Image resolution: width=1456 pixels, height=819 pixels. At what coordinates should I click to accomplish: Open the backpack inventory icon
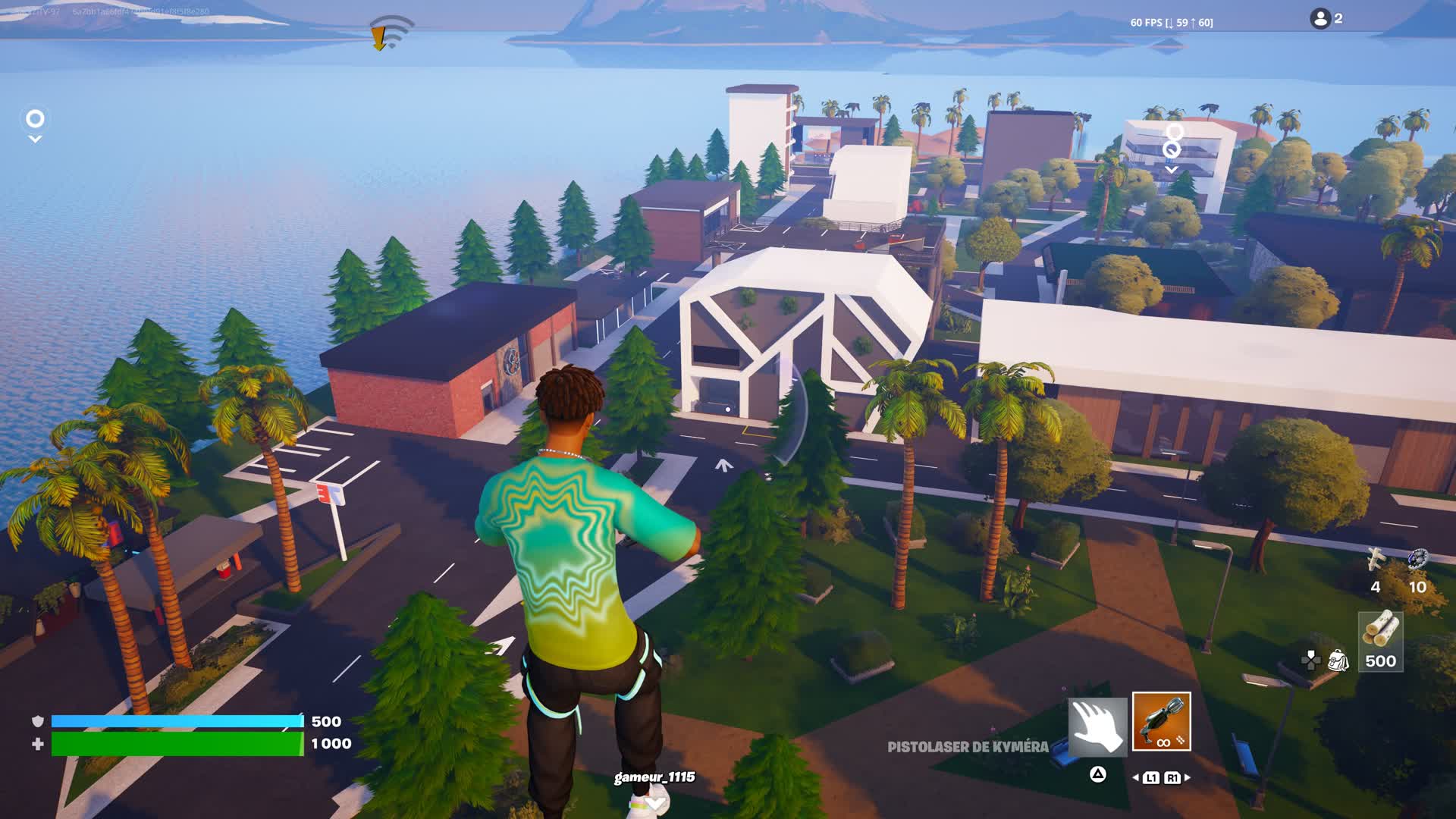pyautogui.click(x=1338, y=662)
